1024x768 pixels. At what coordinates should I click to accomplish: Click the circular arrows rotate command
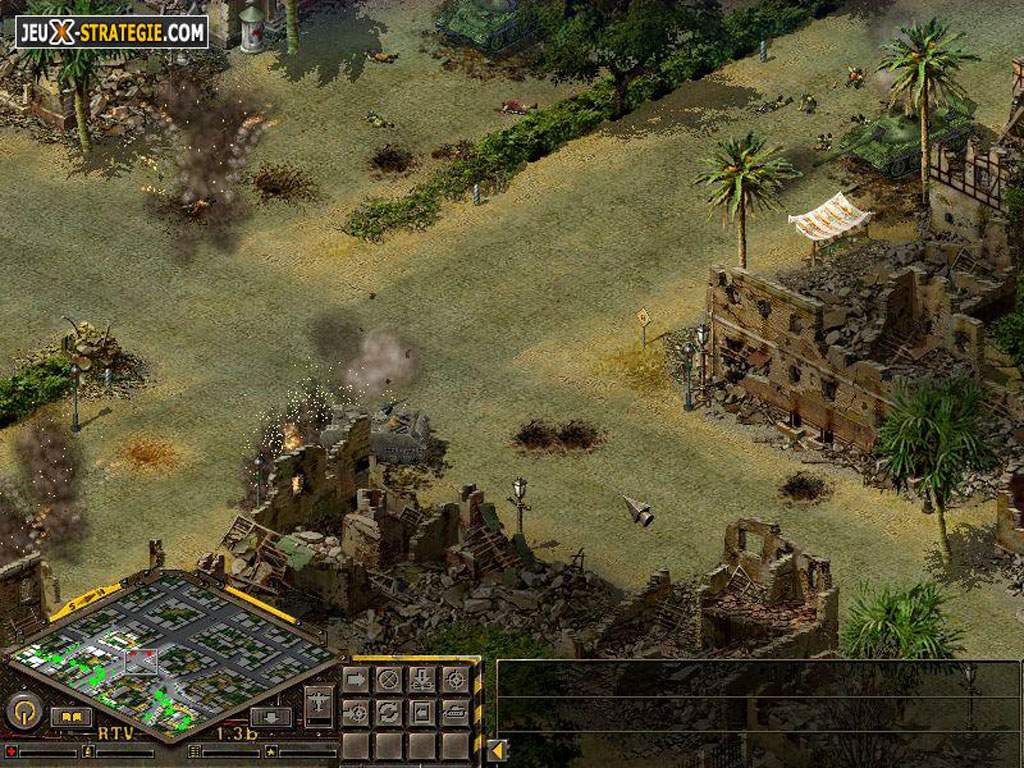pos(389,713)
